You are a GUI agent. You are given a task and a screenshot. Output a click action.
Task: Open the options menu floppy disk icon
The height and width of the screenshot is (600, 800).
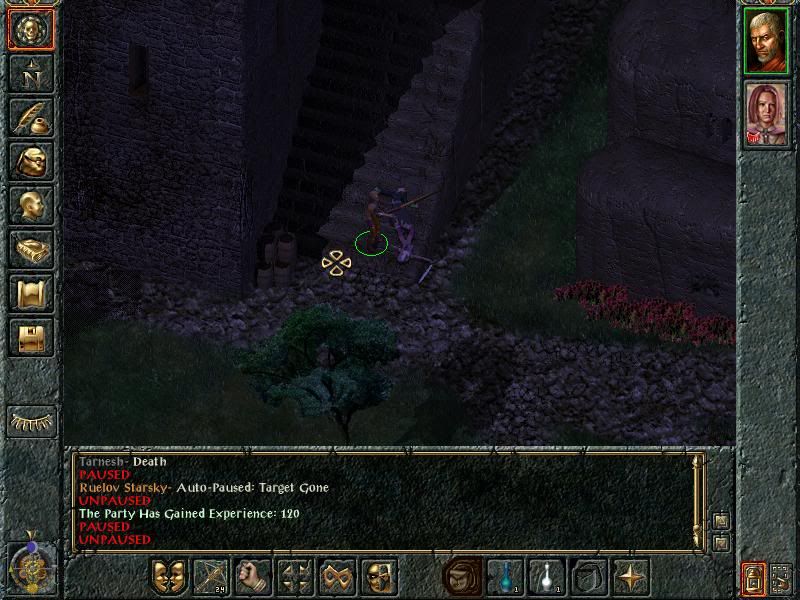pyautogui.click(x=31, y=337)
